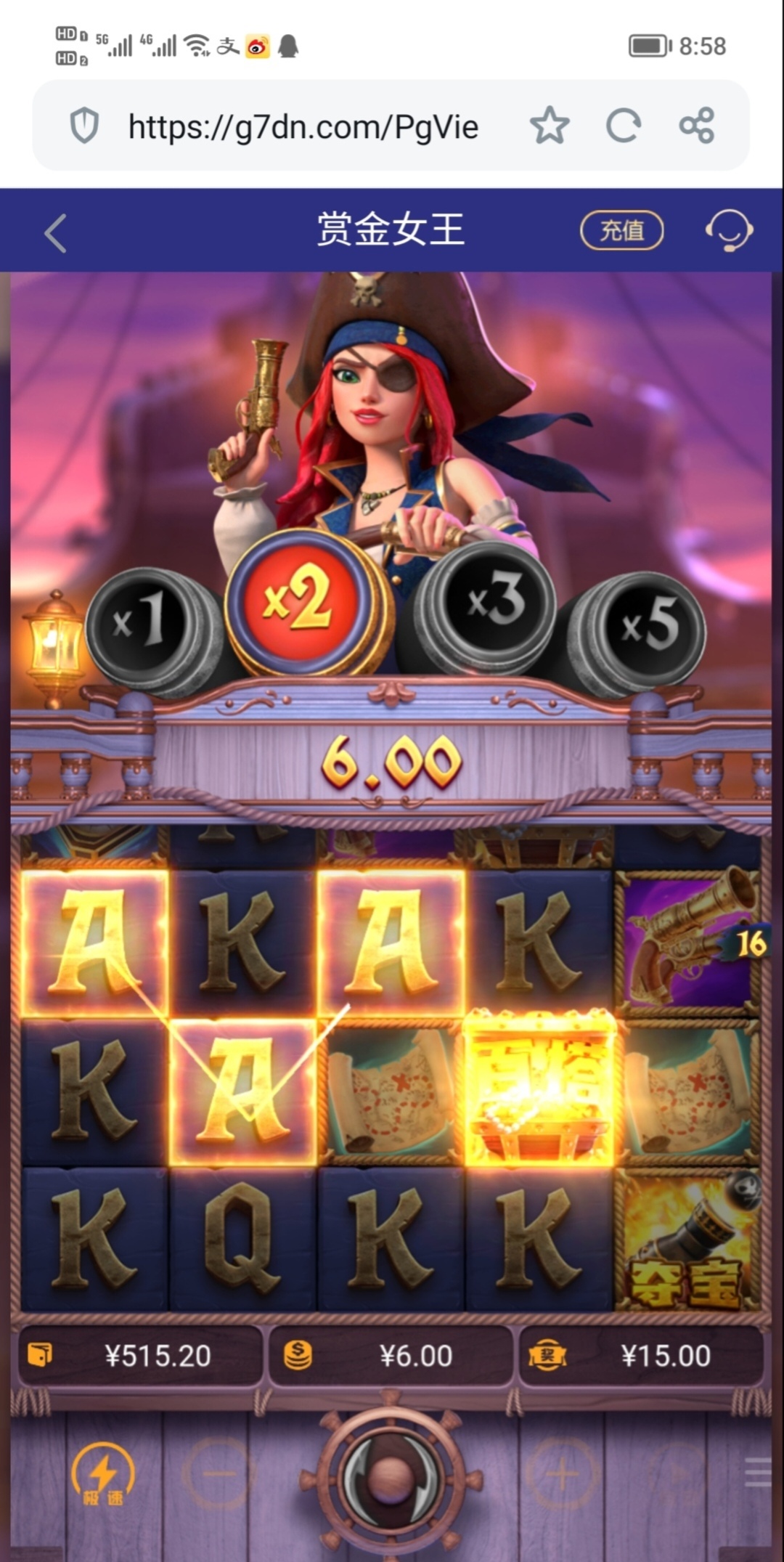This screenshot has height=1562, width=784.
Task: Go back using the header arrow
Action: [55, 233]
